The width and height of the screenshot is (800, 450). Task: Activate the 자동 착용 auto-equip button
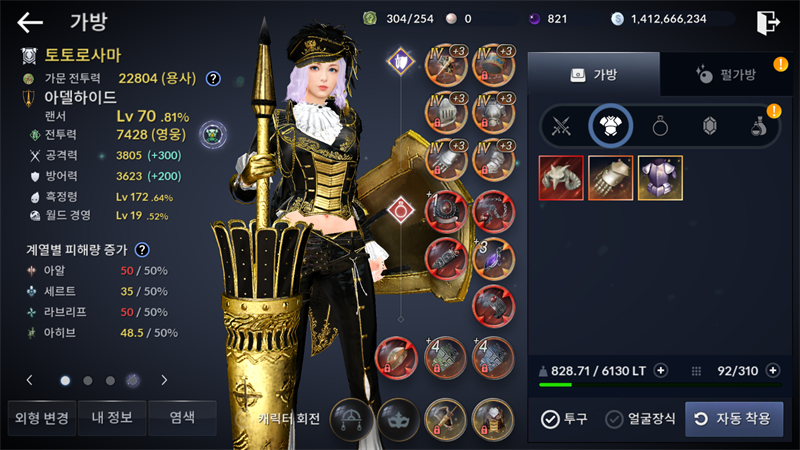click(x=734, y=419)
